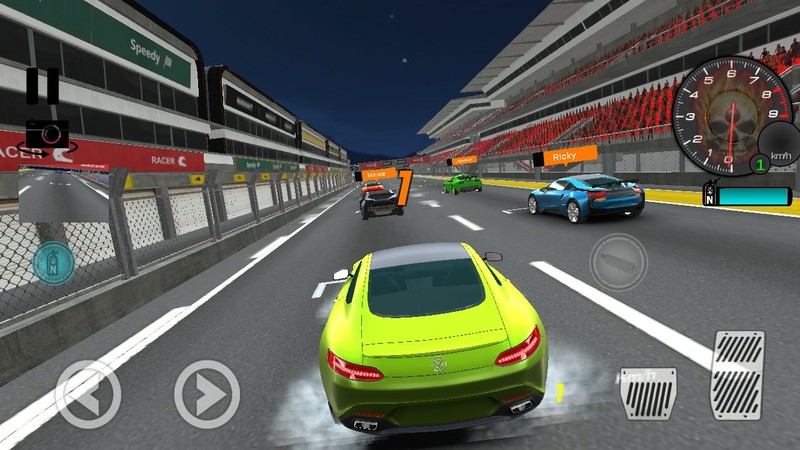Tap the brake pedal

coord(649,393)
